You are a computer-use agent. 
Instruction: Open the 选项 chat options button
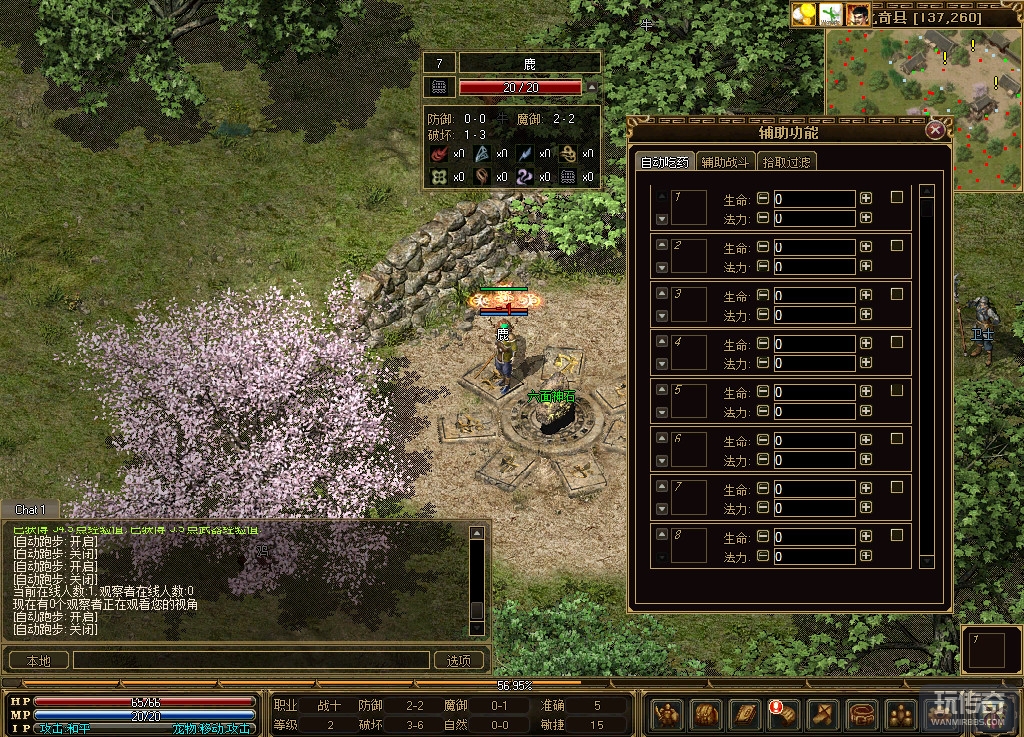(x=459, y=661)
